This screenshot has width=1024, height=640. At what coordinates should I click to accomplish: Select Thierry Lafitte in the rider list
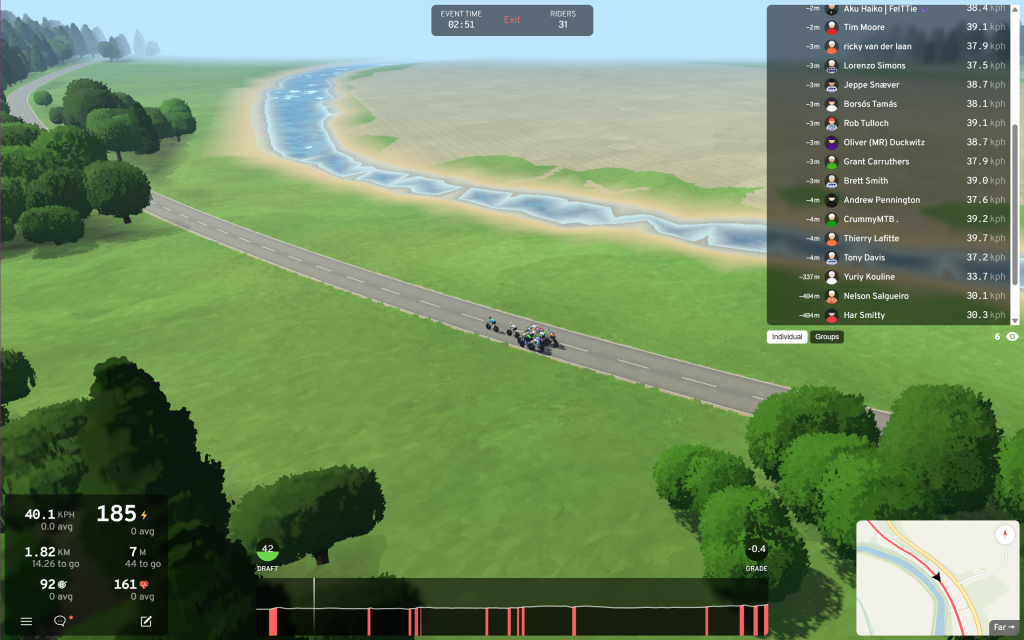point(871,238)
